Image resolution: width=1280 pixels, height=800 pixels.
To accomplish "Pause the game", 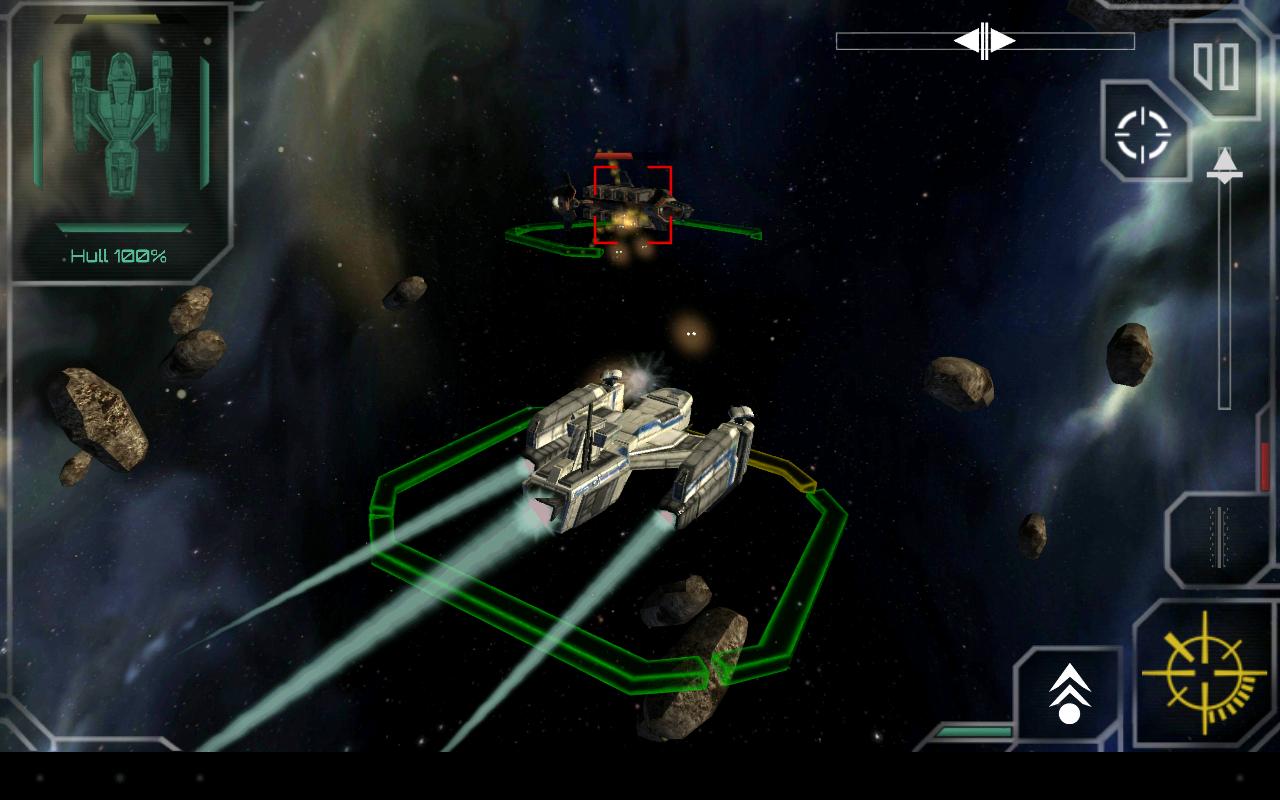I will click(x=1217, y=66).
